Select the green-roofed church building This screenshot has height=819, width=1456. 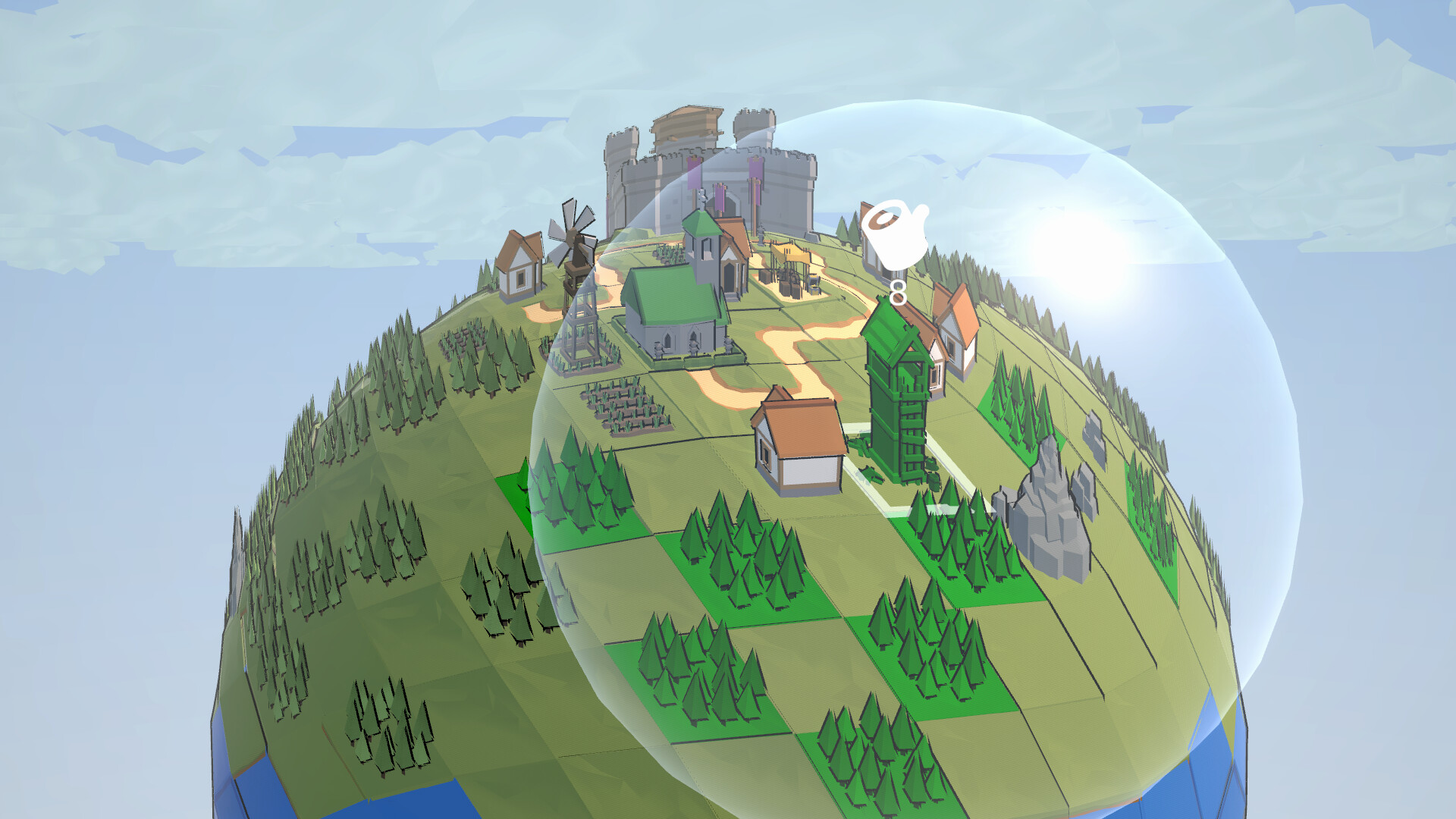point(675,318)
